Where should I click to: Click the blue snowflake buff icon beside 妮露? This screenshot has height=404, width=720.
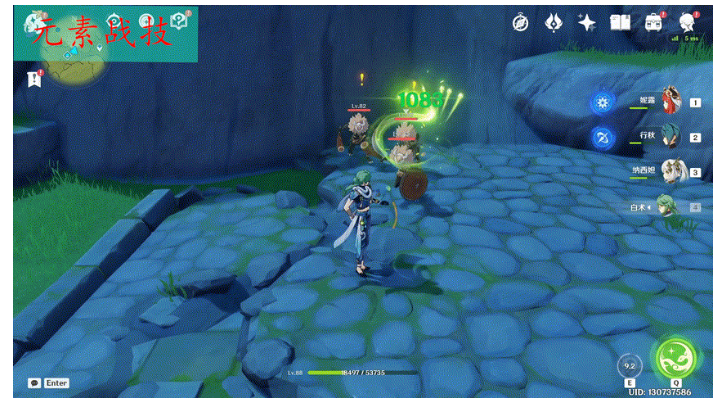tap(602, 102)
